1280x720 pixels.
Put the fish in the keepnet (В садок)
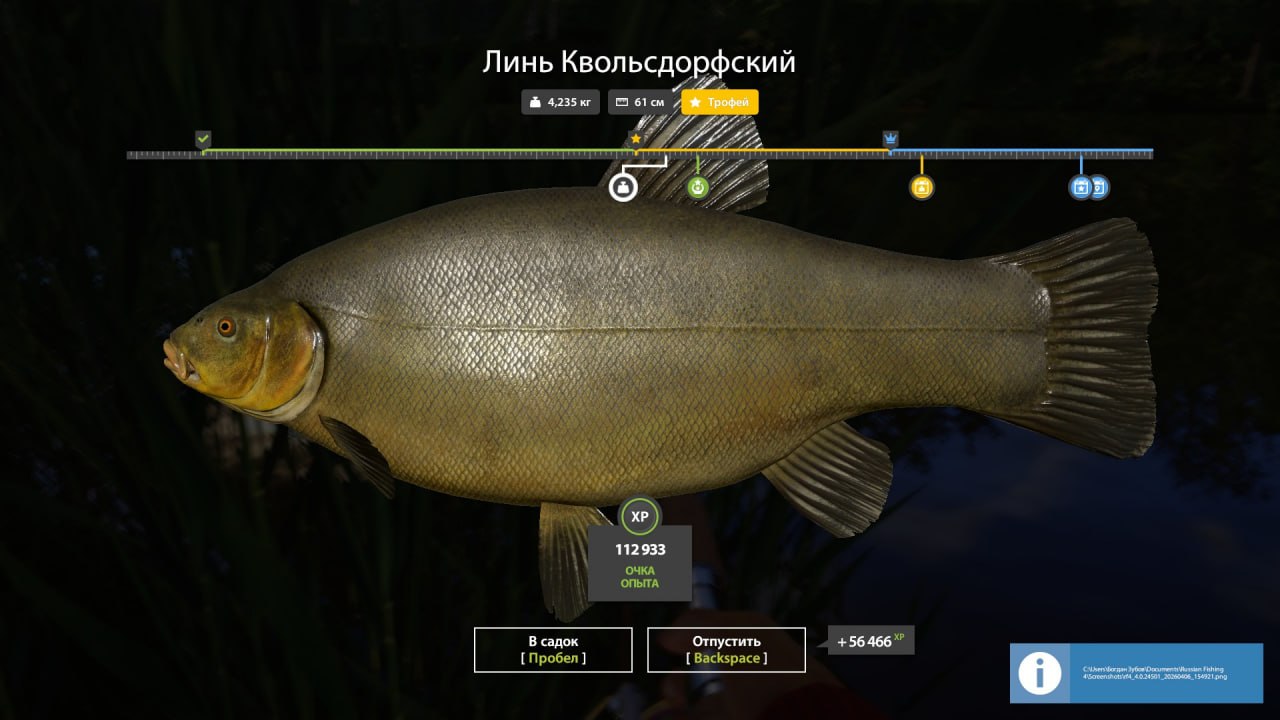[x=553, y=650]
